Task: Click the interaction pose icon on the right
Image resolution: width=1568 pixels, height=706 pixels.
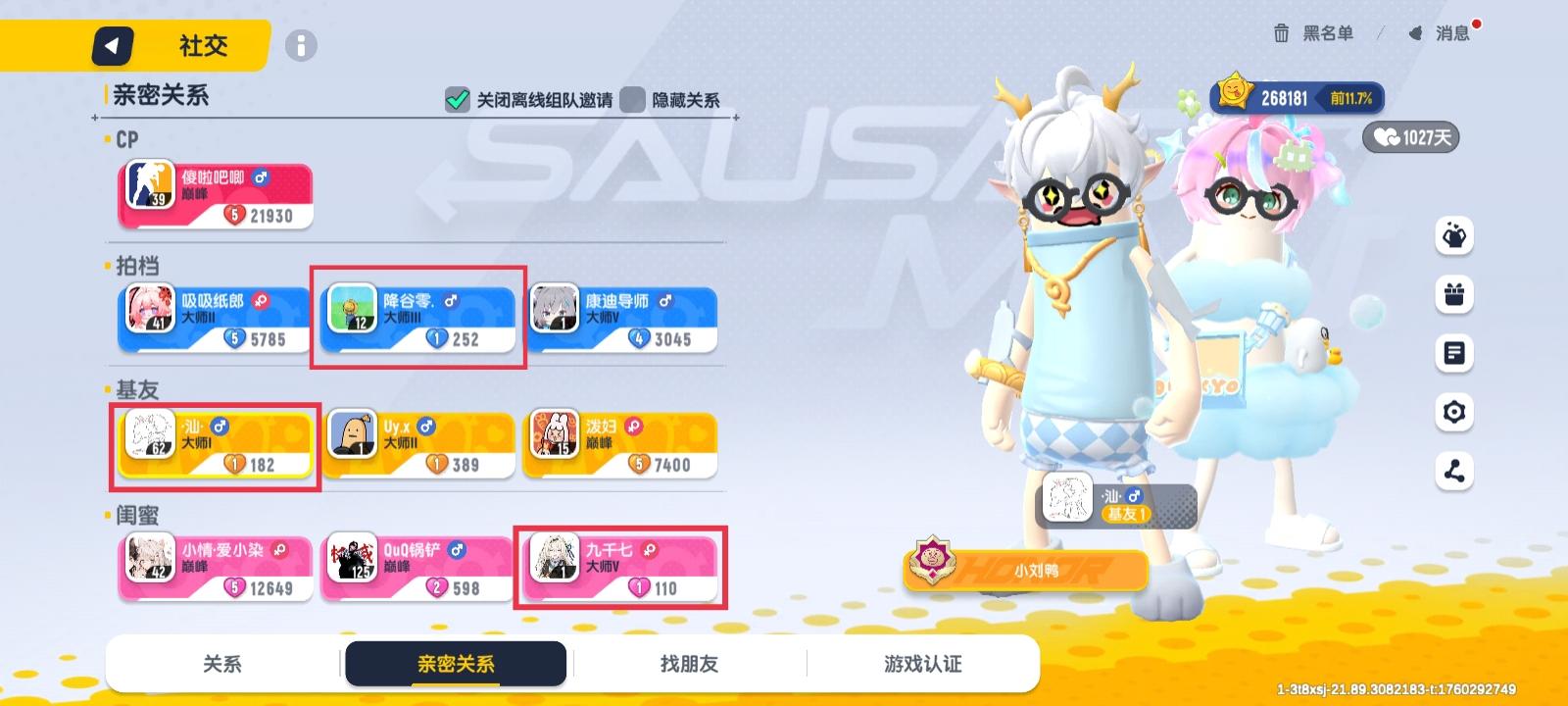Action: (1456, 235)
